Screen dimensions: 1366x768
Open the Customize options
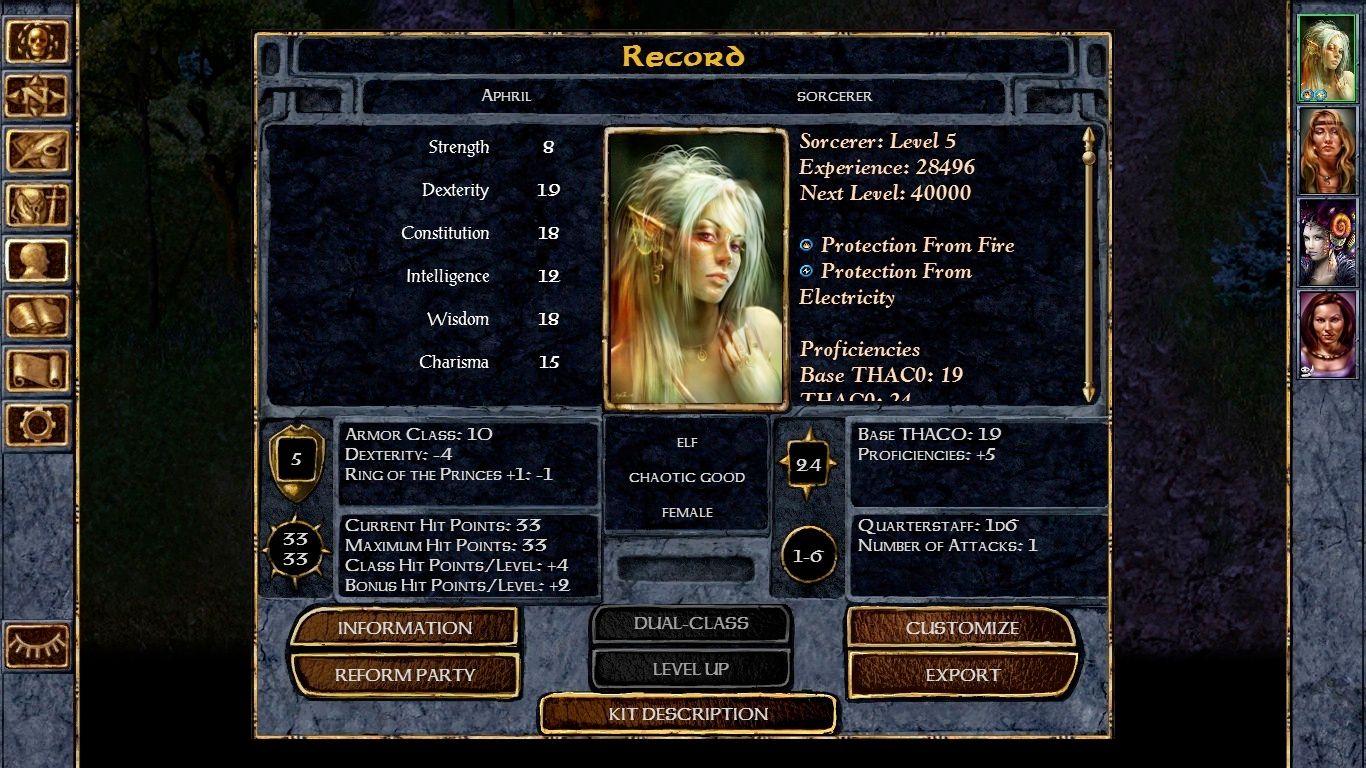pos(962,628)
